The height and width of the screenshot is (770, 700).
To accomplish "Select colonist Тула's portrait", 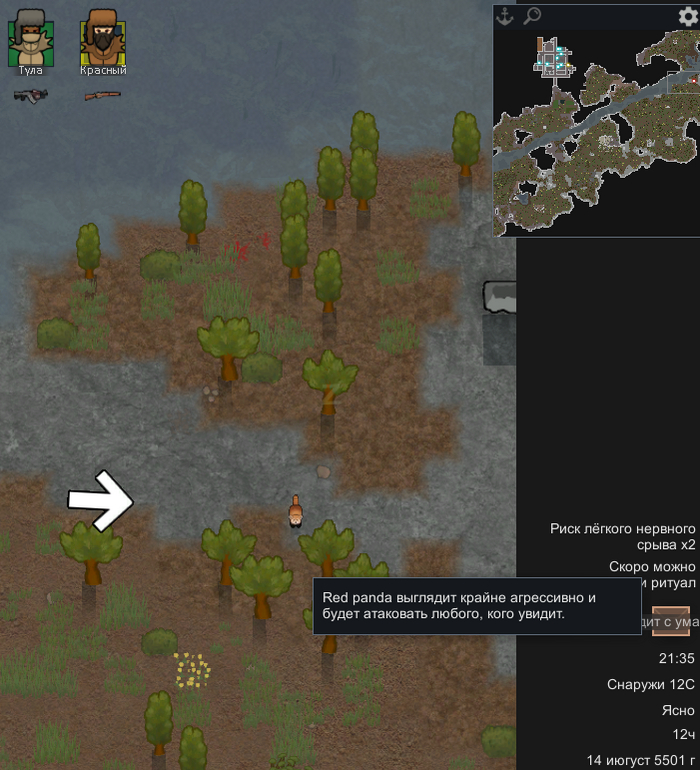I will point(30,38).
